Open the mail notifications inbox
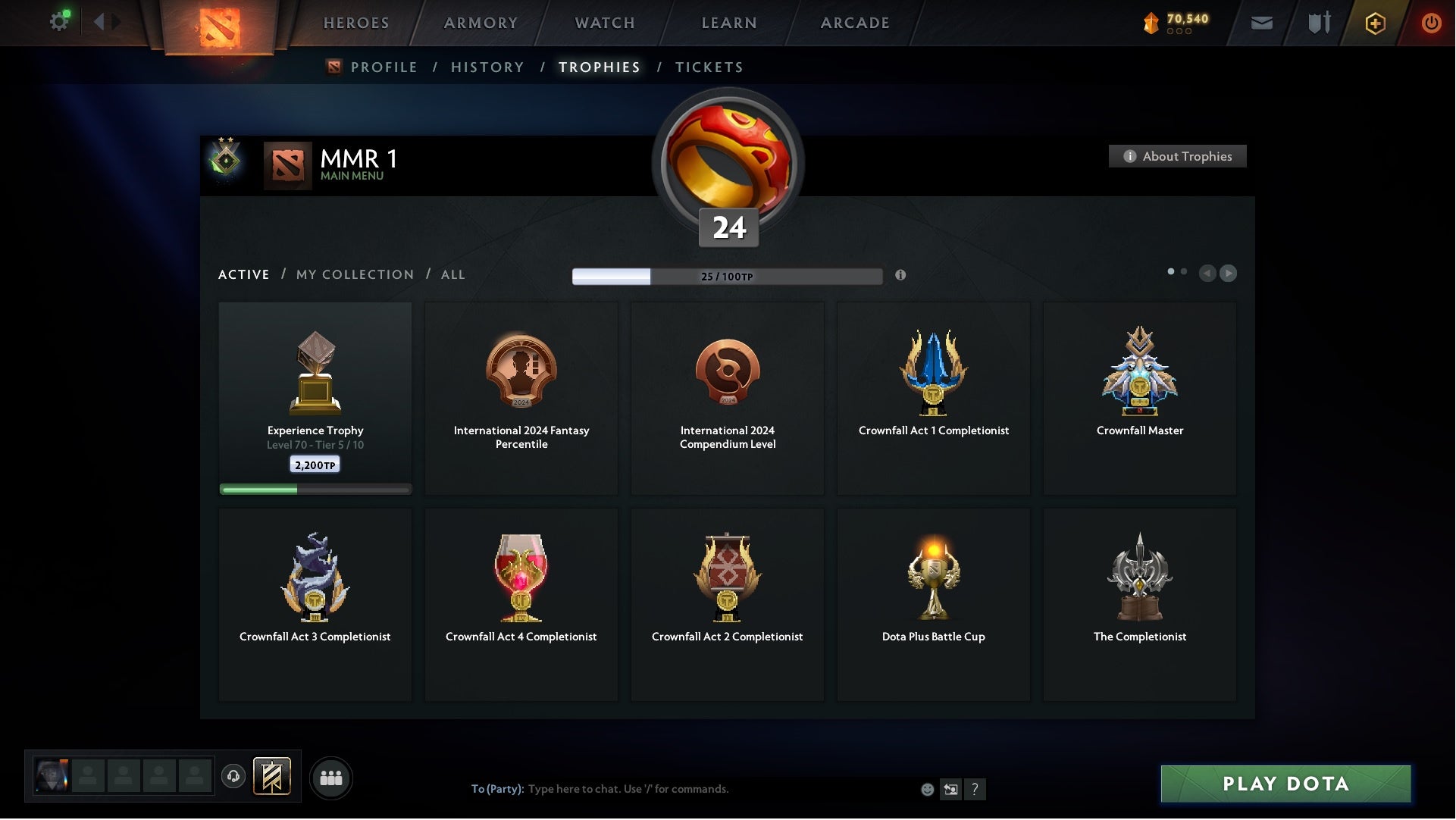1456x820 pixels. click(x=1263, y=23)
